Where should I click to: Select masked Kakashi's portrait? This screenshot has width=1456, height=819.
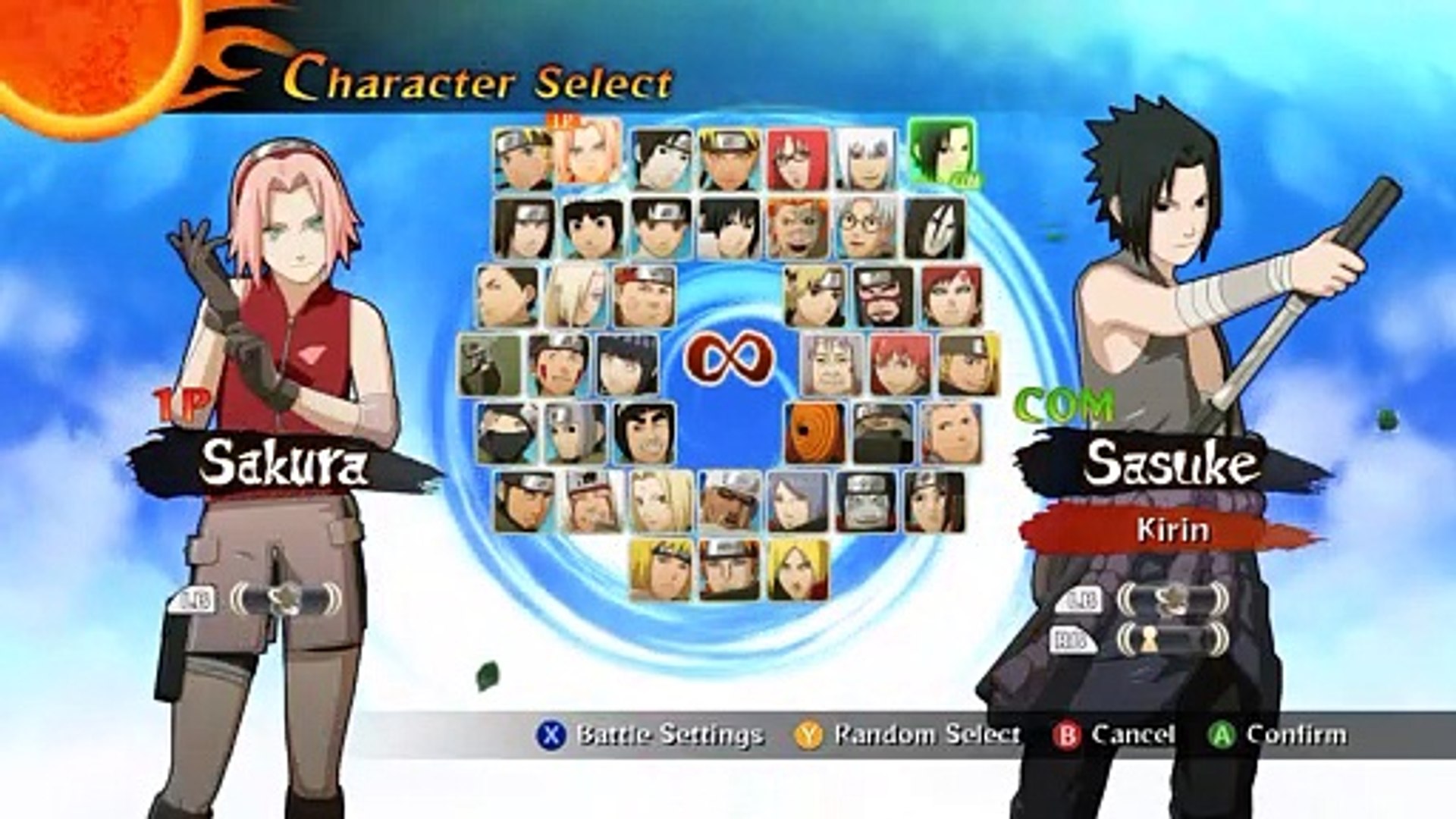tap(507, 433)
